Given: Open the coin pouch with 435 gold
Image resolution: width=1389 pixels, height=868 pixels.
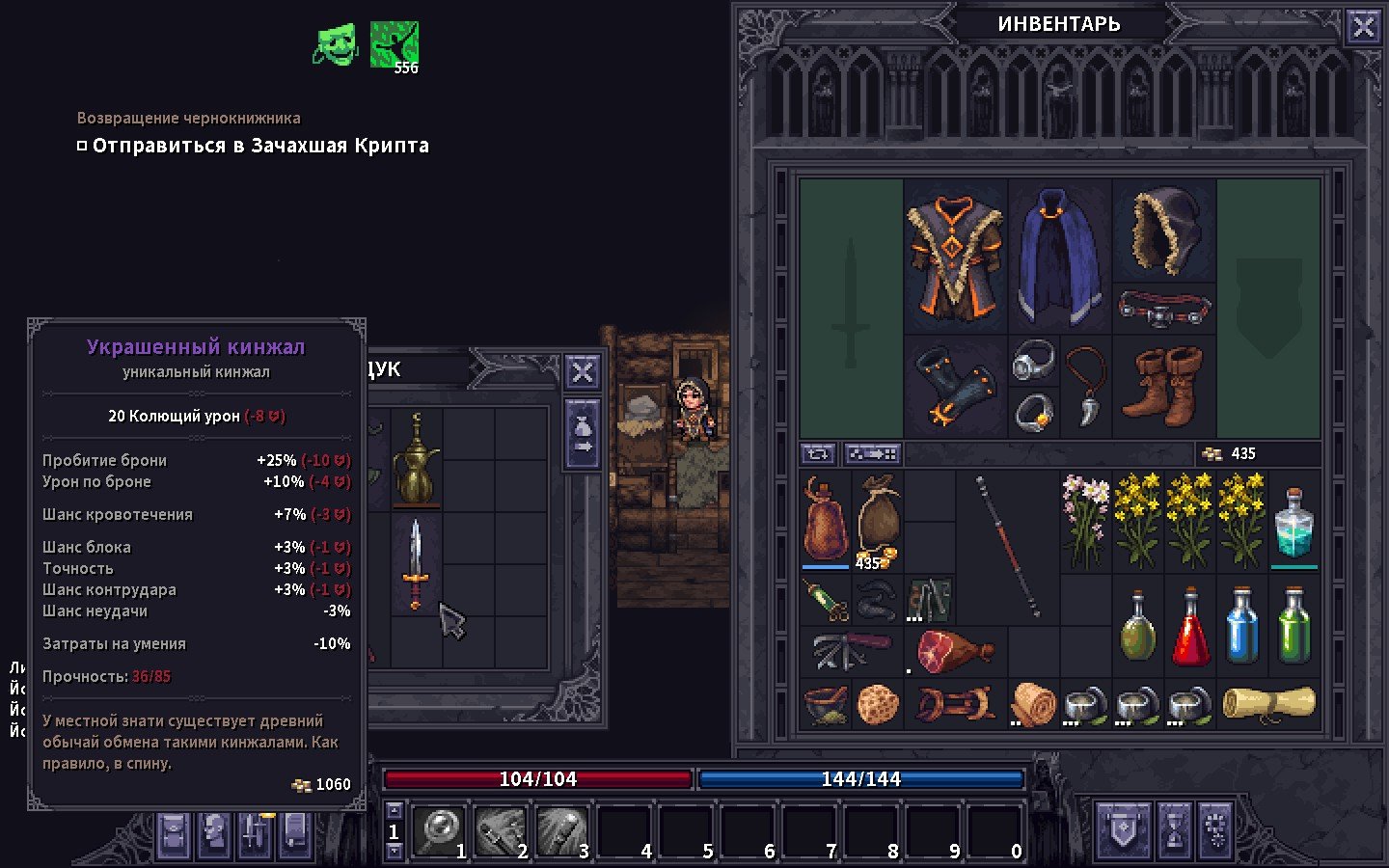Looking at the screenshot, I should coord(878,522).
